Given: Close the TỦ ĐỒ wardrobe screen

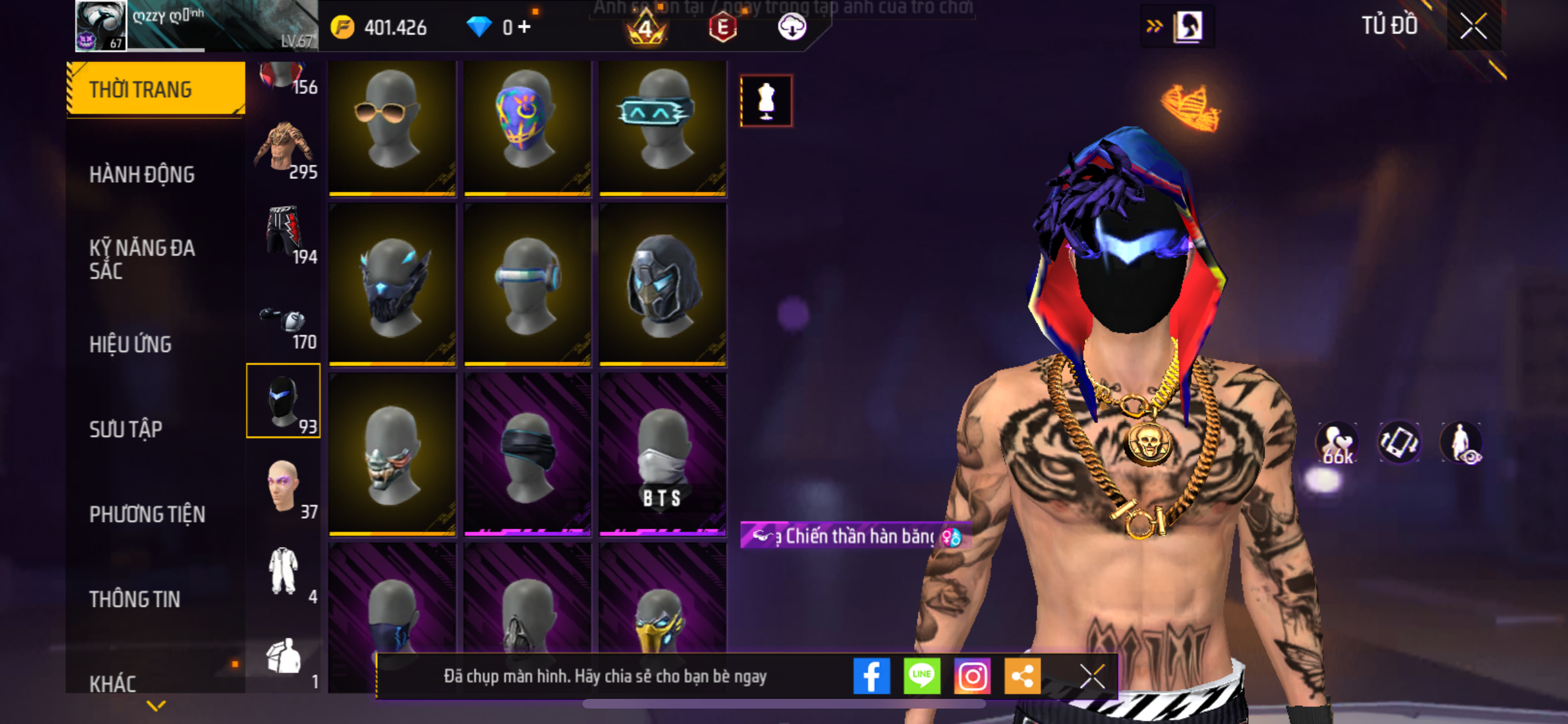Looking at the screenshot, I should pos(1473,26).
